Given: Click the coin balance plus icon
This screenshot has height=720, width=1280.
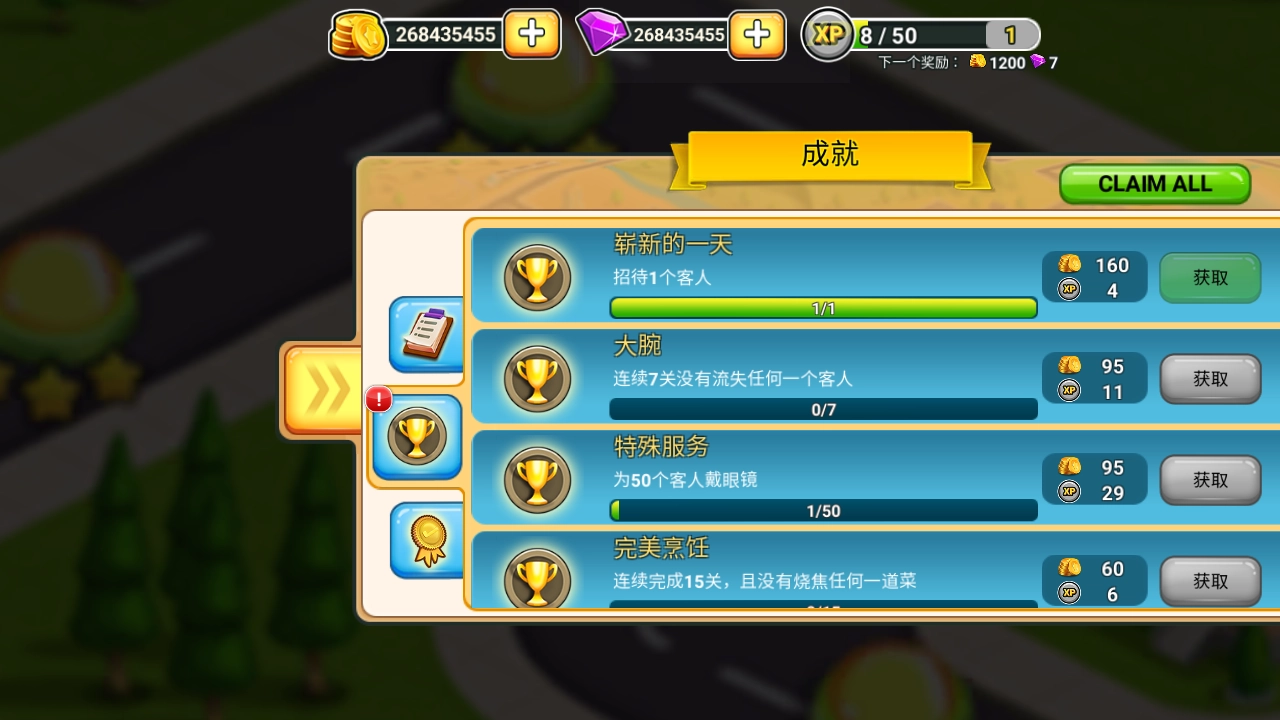Looking at the screenshot, I should (x=531, y=35).
